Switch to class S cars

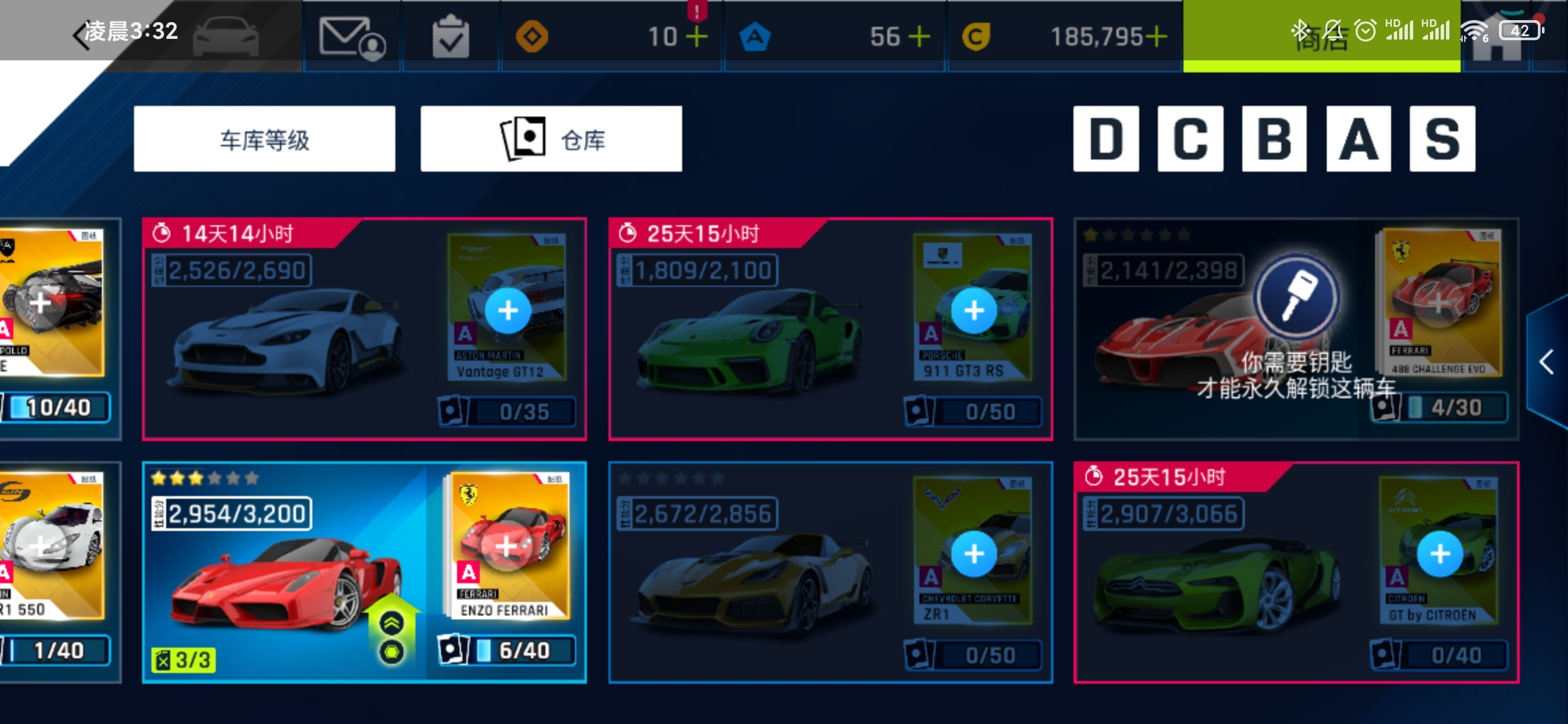(1442, 139)
